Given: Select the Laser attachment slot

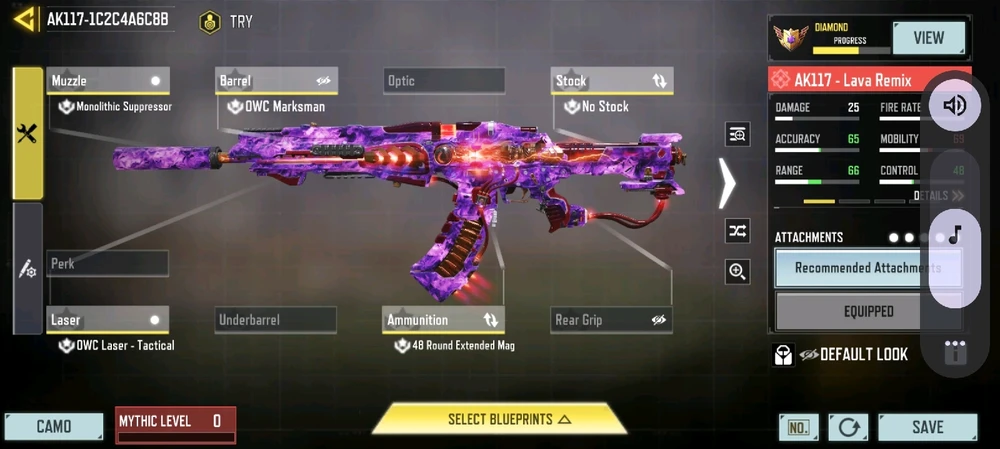Looking at the screenshot, I should (x=108, y=320).
